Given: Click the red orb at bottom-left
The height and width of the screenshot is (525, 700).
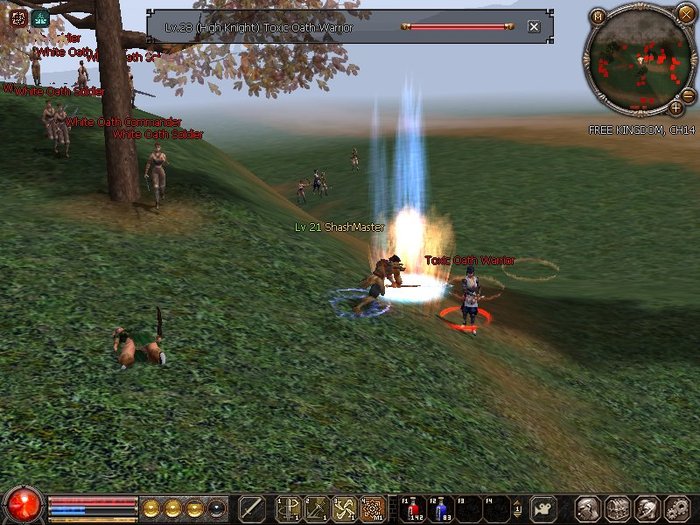Looking at the screenshot, I should (x=22, y=505).
